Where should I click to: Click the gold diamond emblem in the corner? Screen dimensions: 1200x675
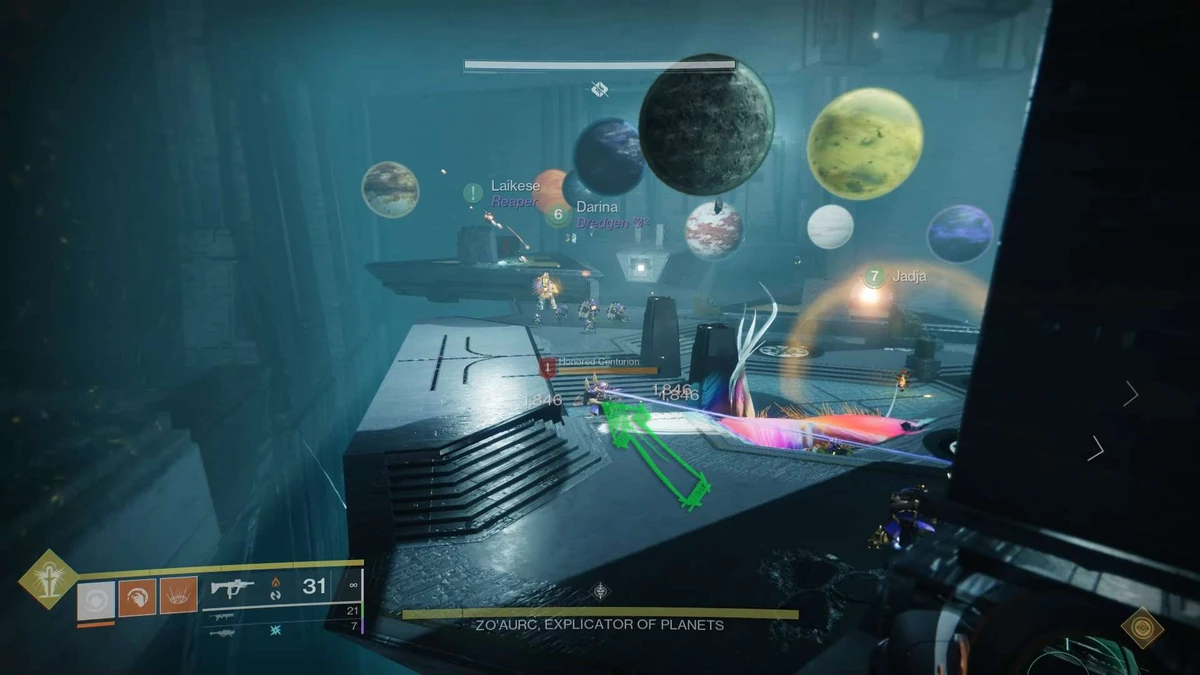point(1141,627)
